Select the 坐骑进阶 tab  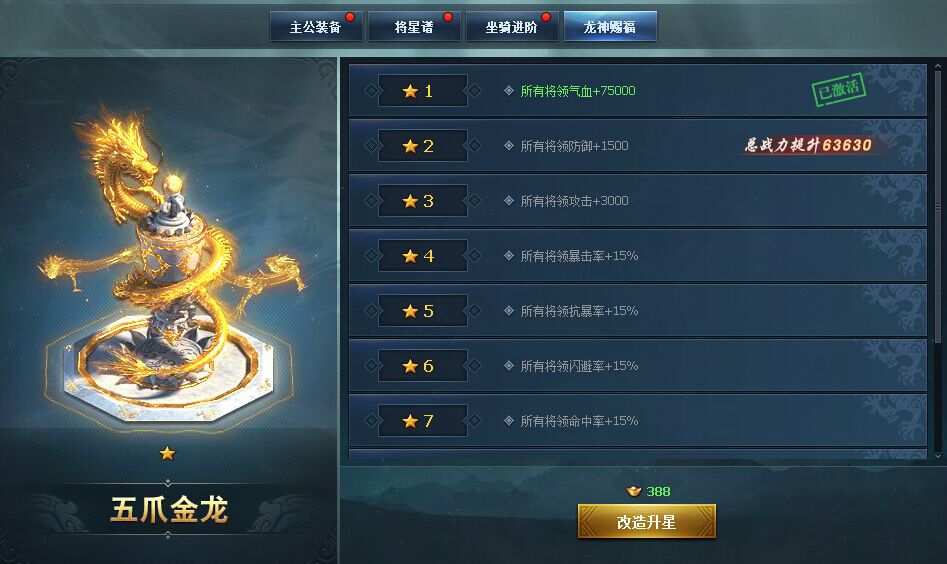[x=511, y=27]
